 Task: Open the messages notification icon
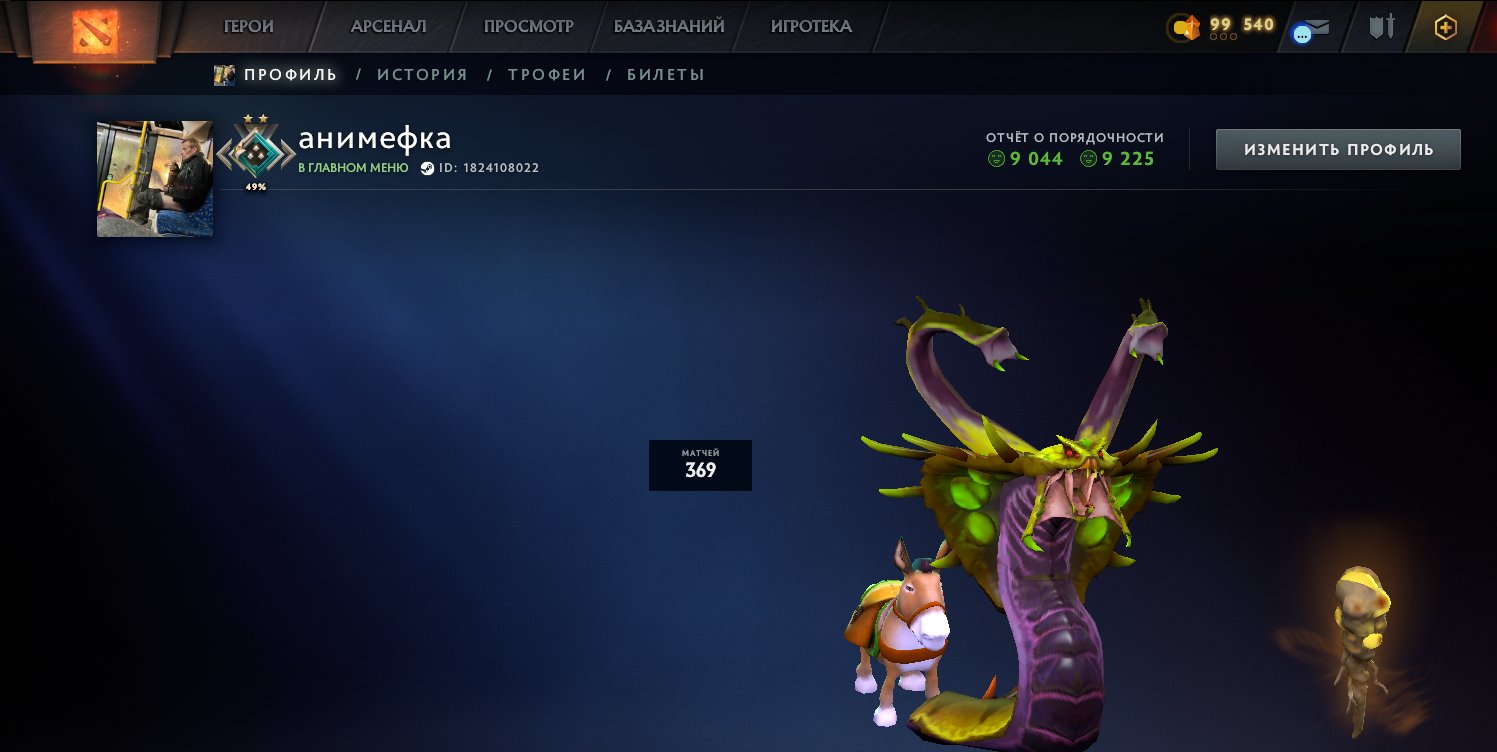click(1311, 26)
